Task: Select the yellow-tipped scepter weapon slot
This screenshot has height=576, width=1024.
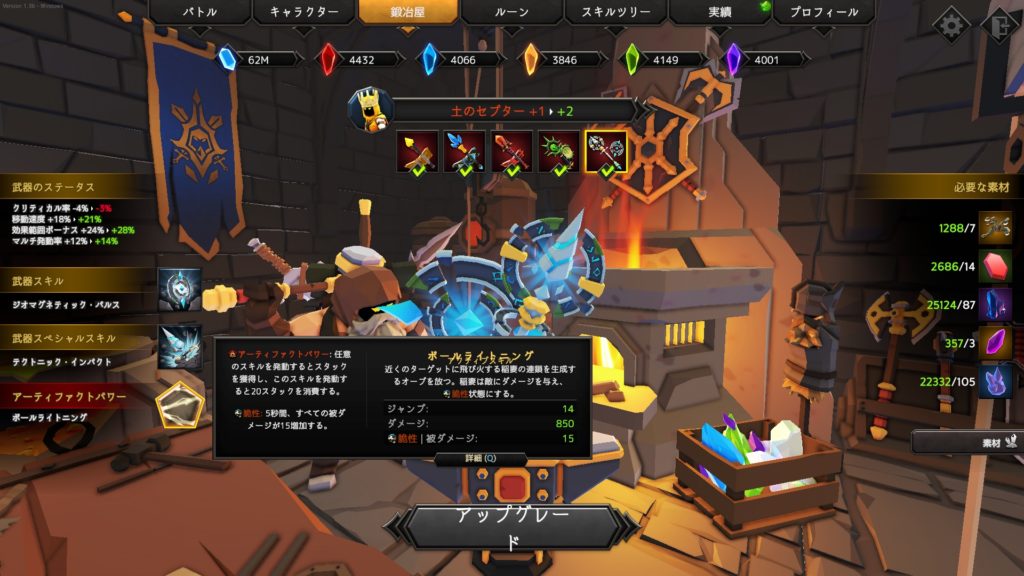Action: pos(415,151)
